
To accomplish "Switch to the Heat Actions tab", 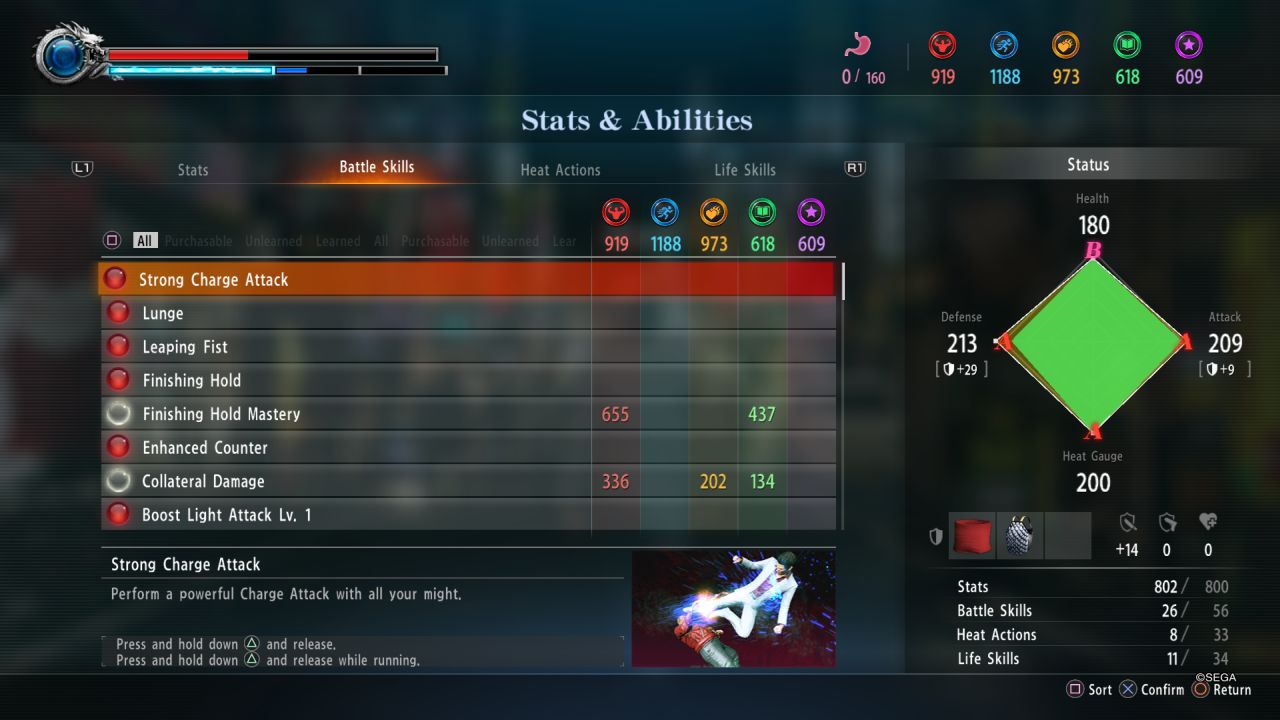I will pyautogui.click(x=560, y=170).
